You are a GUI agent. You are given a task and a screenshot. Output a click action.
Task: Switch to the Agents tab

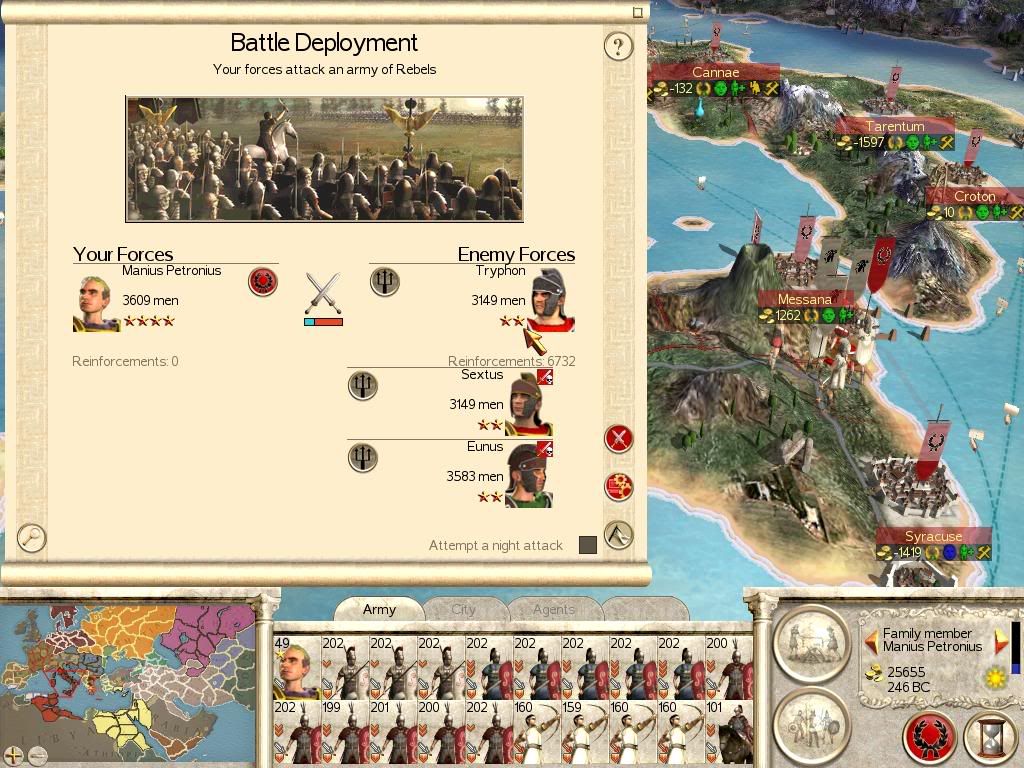coord(553,609)
